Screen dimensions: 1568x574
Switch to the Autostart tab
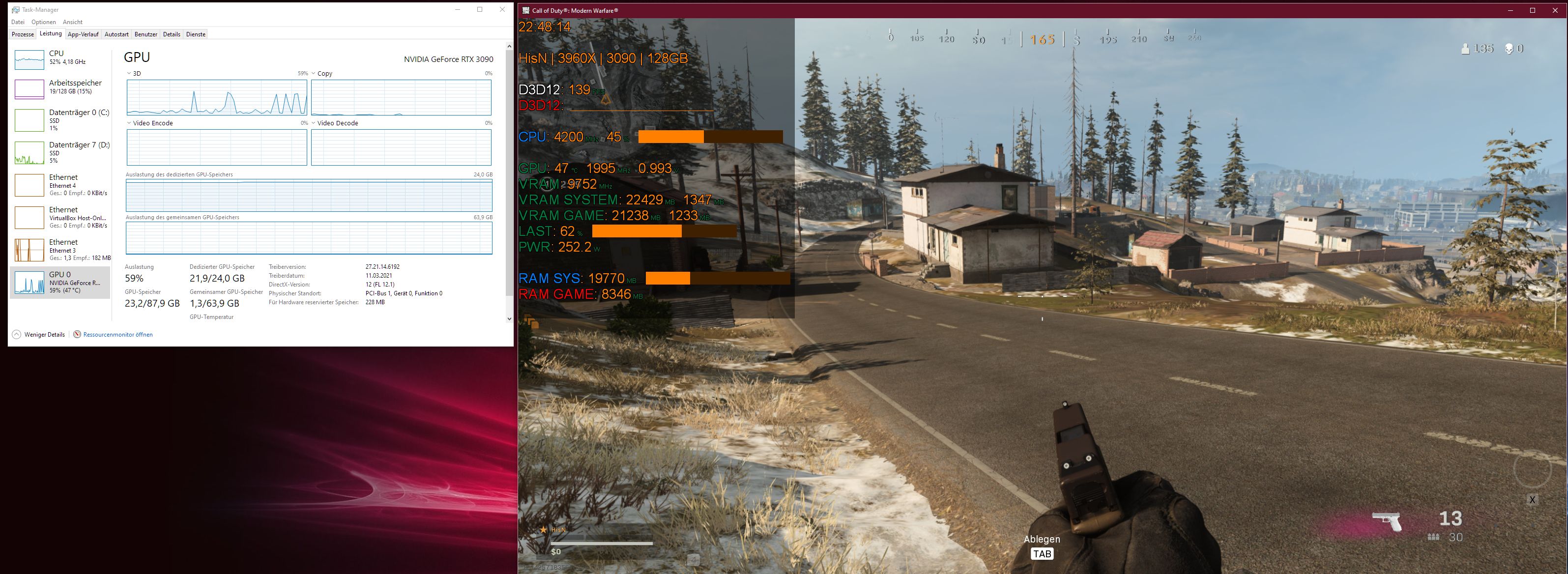click(x=116, y=34)
